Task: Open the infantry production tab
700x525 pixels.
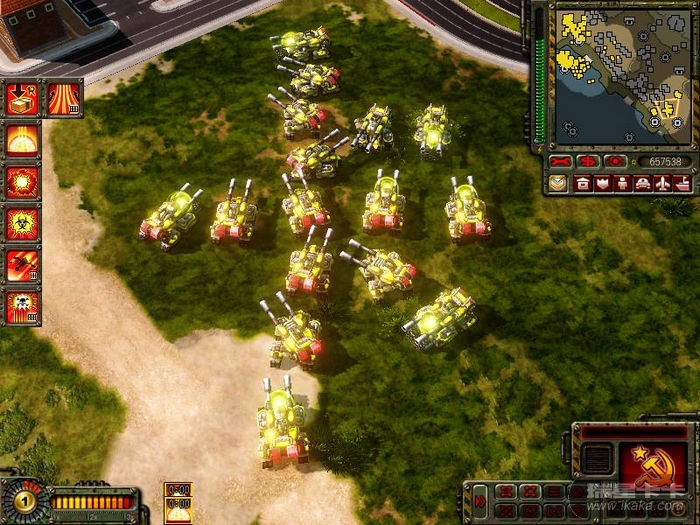Action: [622, 183]
